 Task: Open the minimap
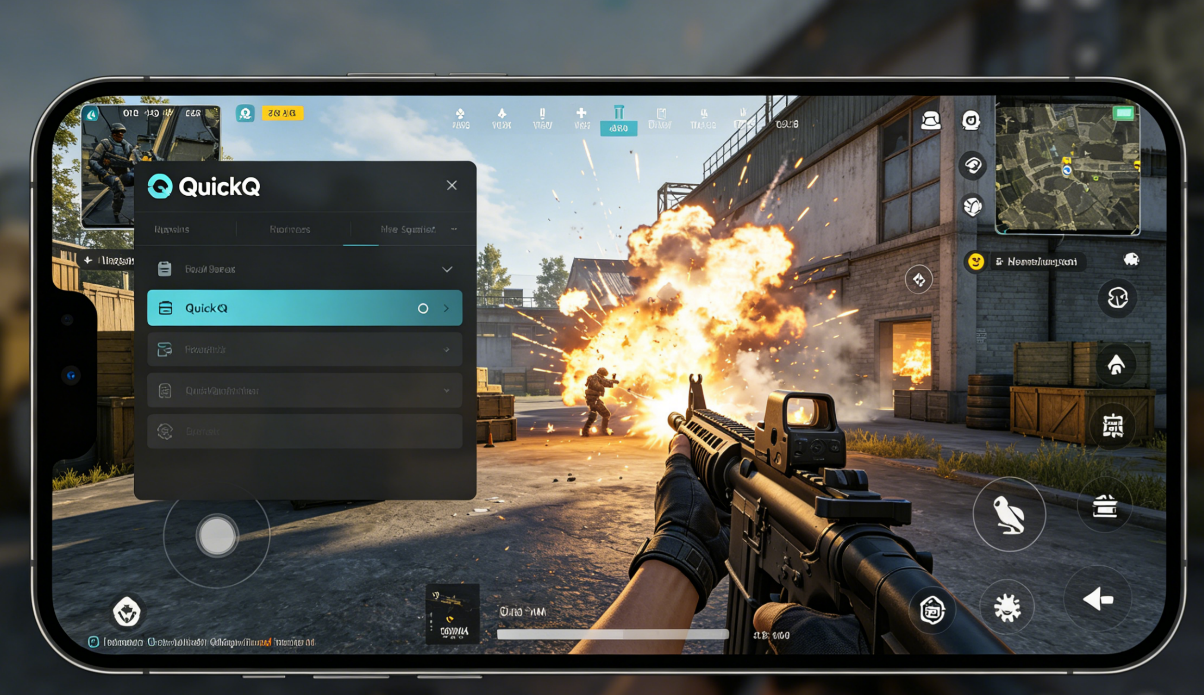pos(1068,168)
